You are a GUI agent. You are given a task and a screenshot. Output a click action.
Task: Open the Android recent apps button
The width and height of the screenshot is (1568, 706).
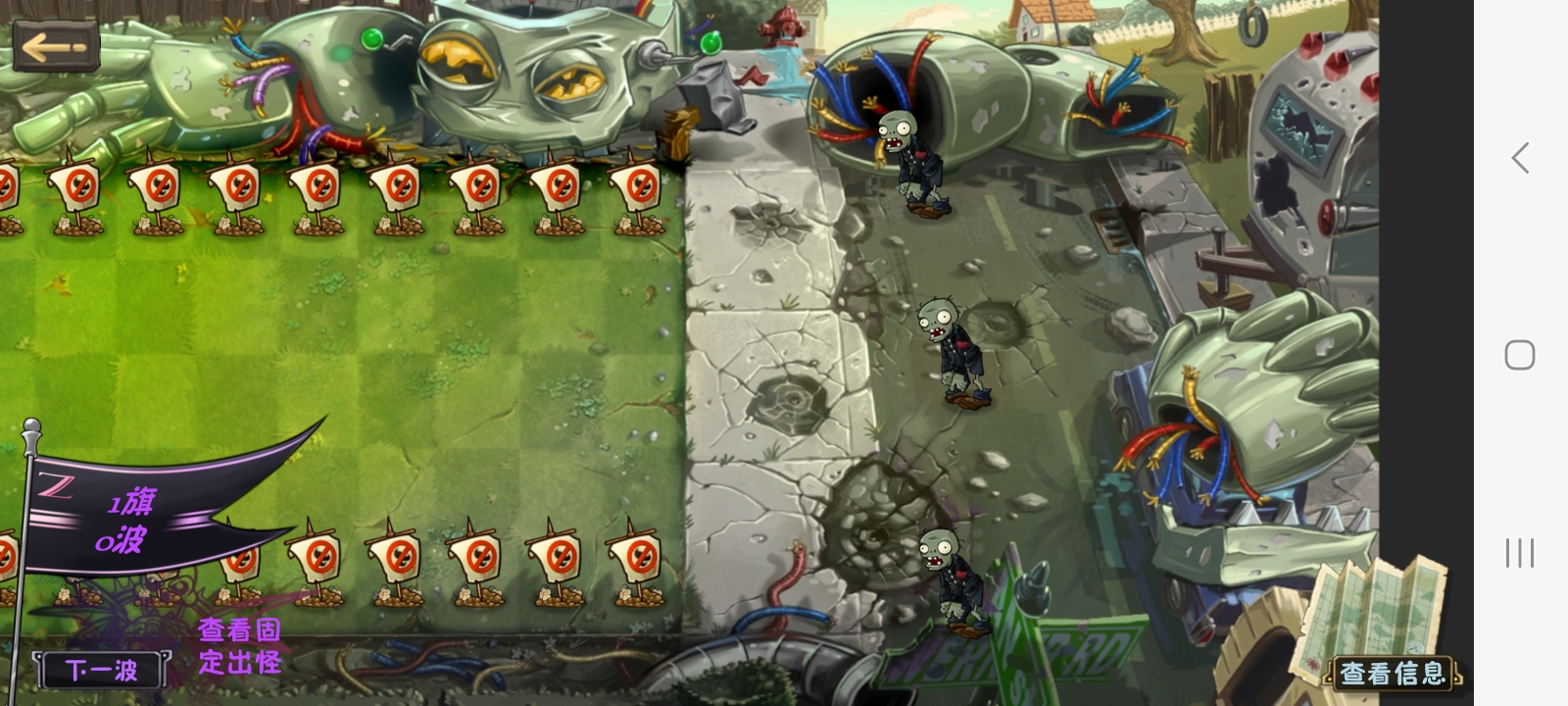click(x=1519, y=553)
